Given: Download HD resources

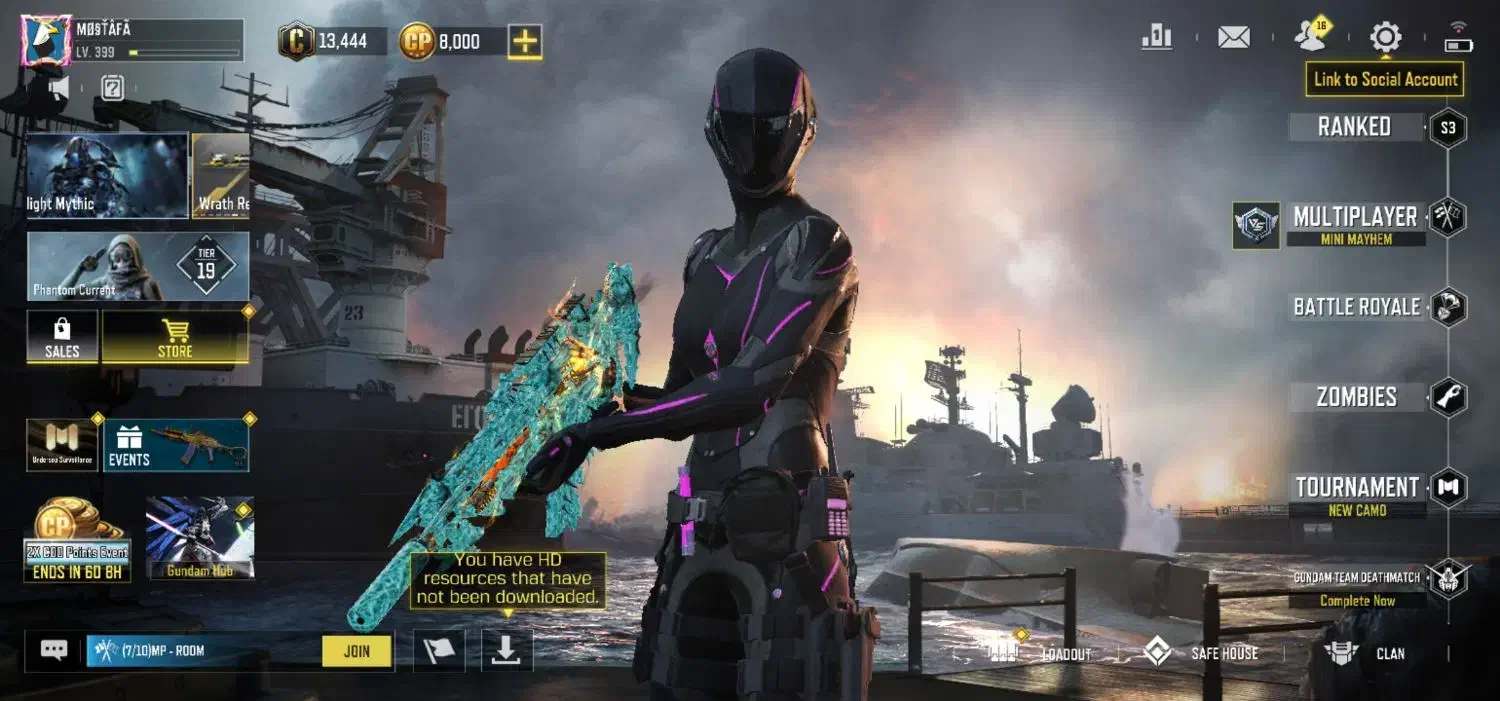Looking at the screenshot, I should pyautogui.click(x=507, y=651).
